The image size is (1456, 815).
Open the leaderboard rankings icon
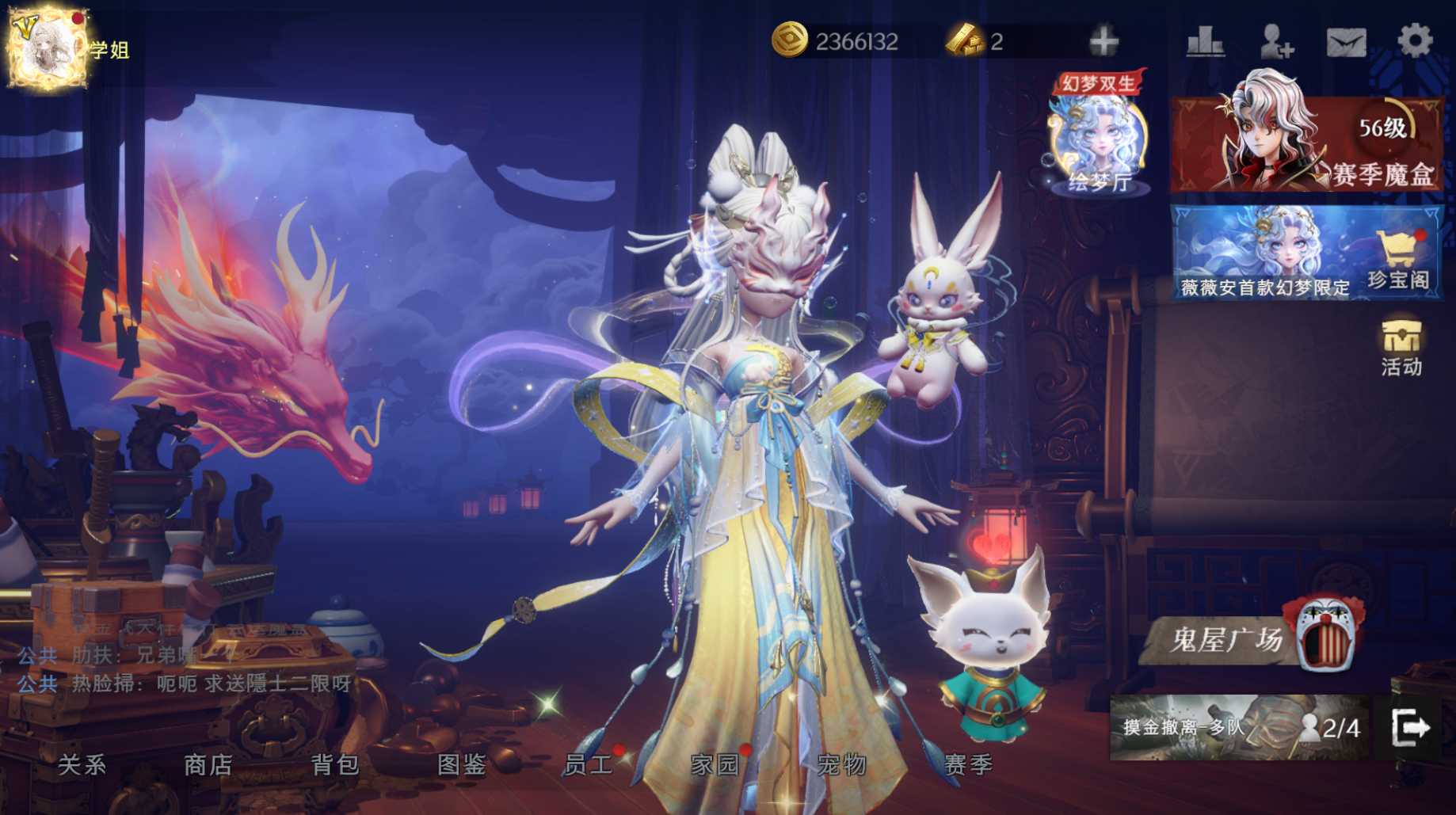pyautogui.click(x=1205, y=41)
